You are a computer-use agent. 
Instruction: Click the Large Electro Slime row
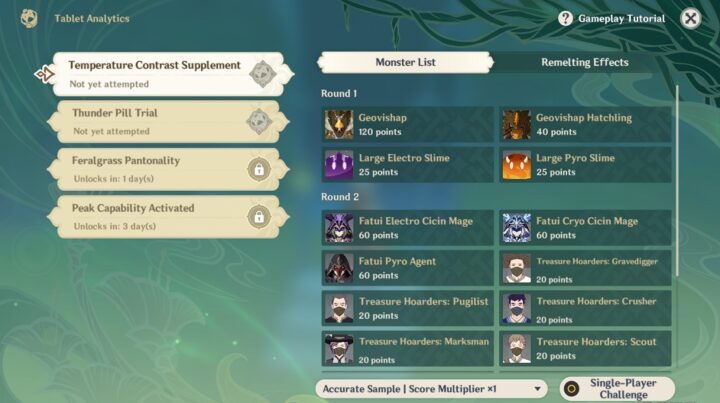(x=407, y=164)
